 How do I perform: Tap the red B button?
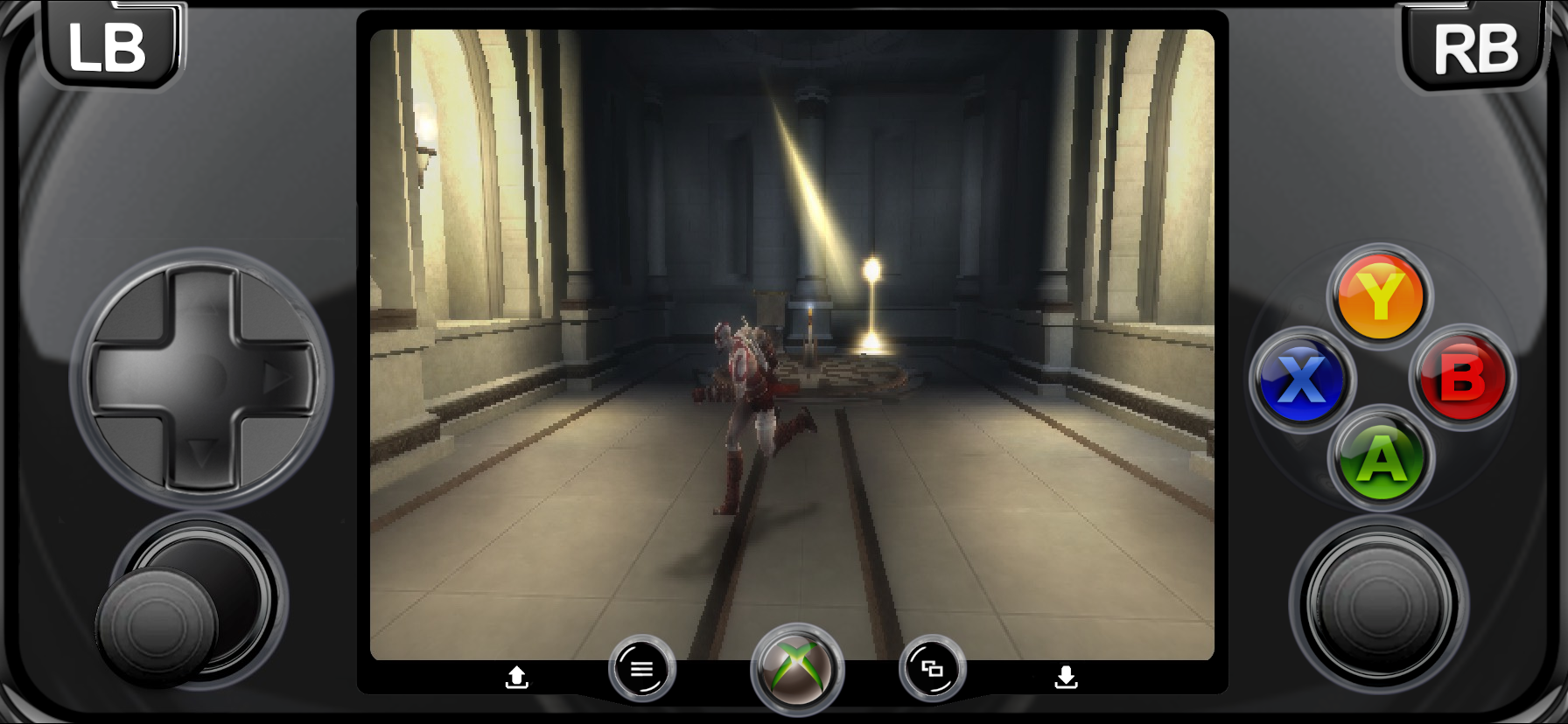coord(1462,379)
